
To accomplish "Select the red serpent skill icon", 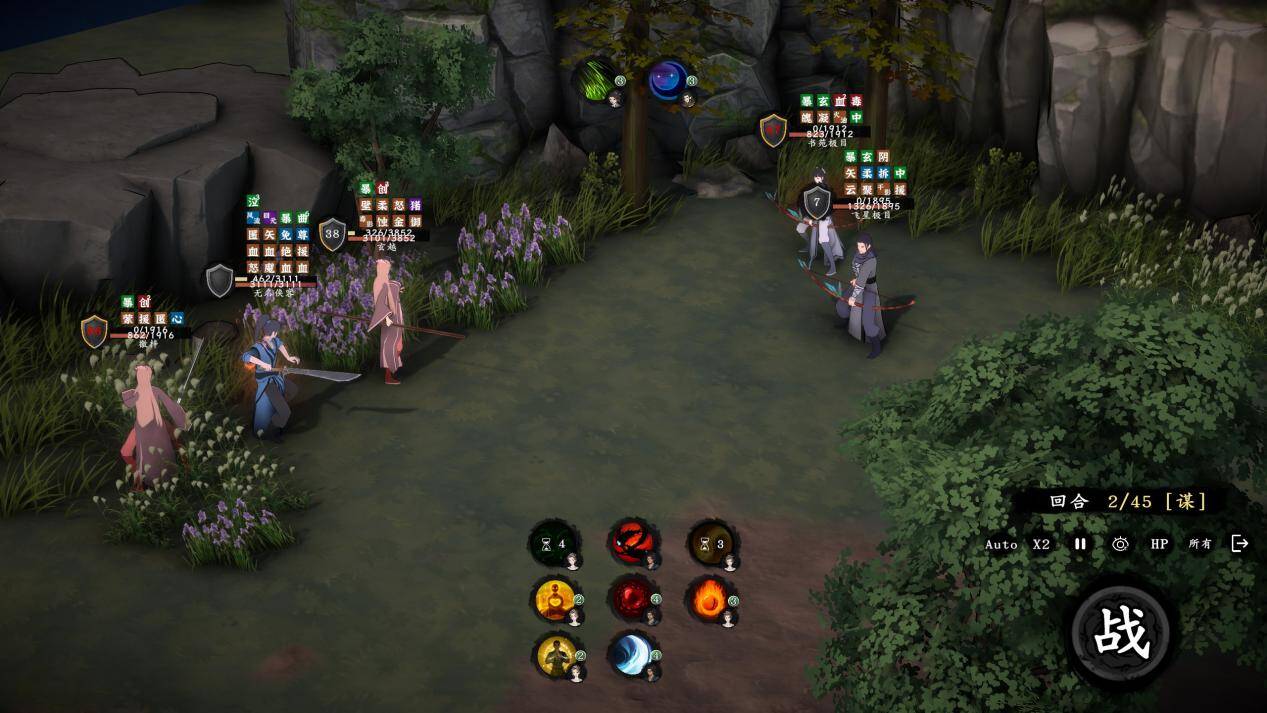I will (632, 543).
